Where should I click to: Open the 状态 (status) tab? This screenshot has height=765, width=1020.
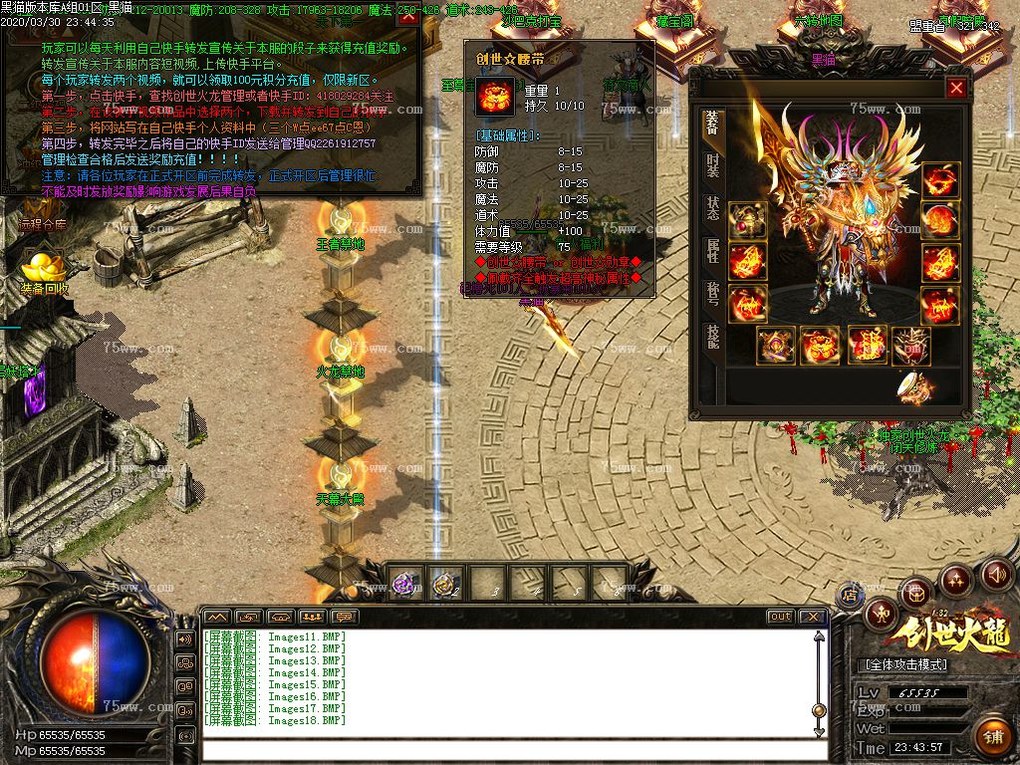(712, 208)
